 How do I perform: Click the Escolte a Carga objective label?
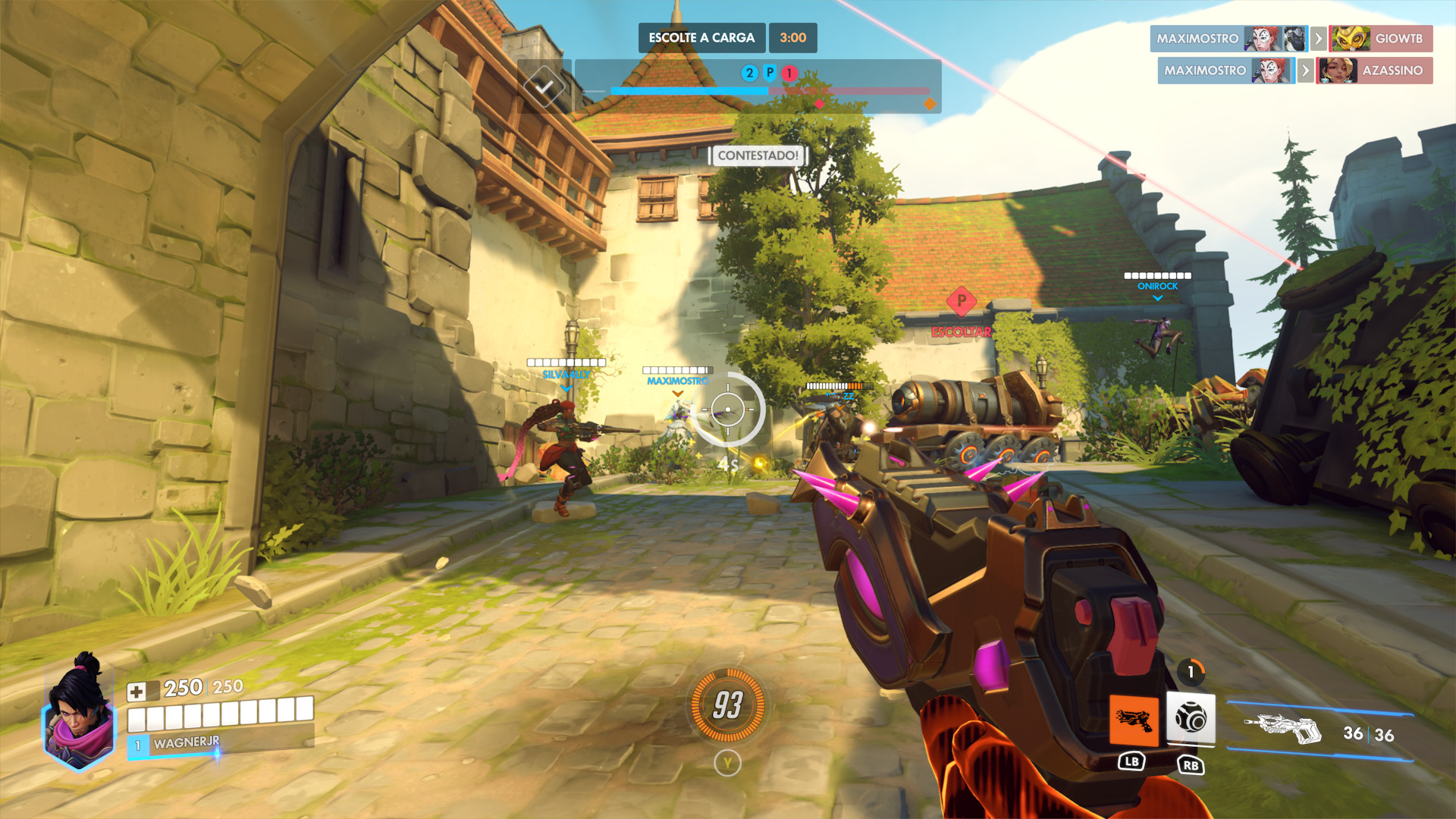[x=701, y=38]
